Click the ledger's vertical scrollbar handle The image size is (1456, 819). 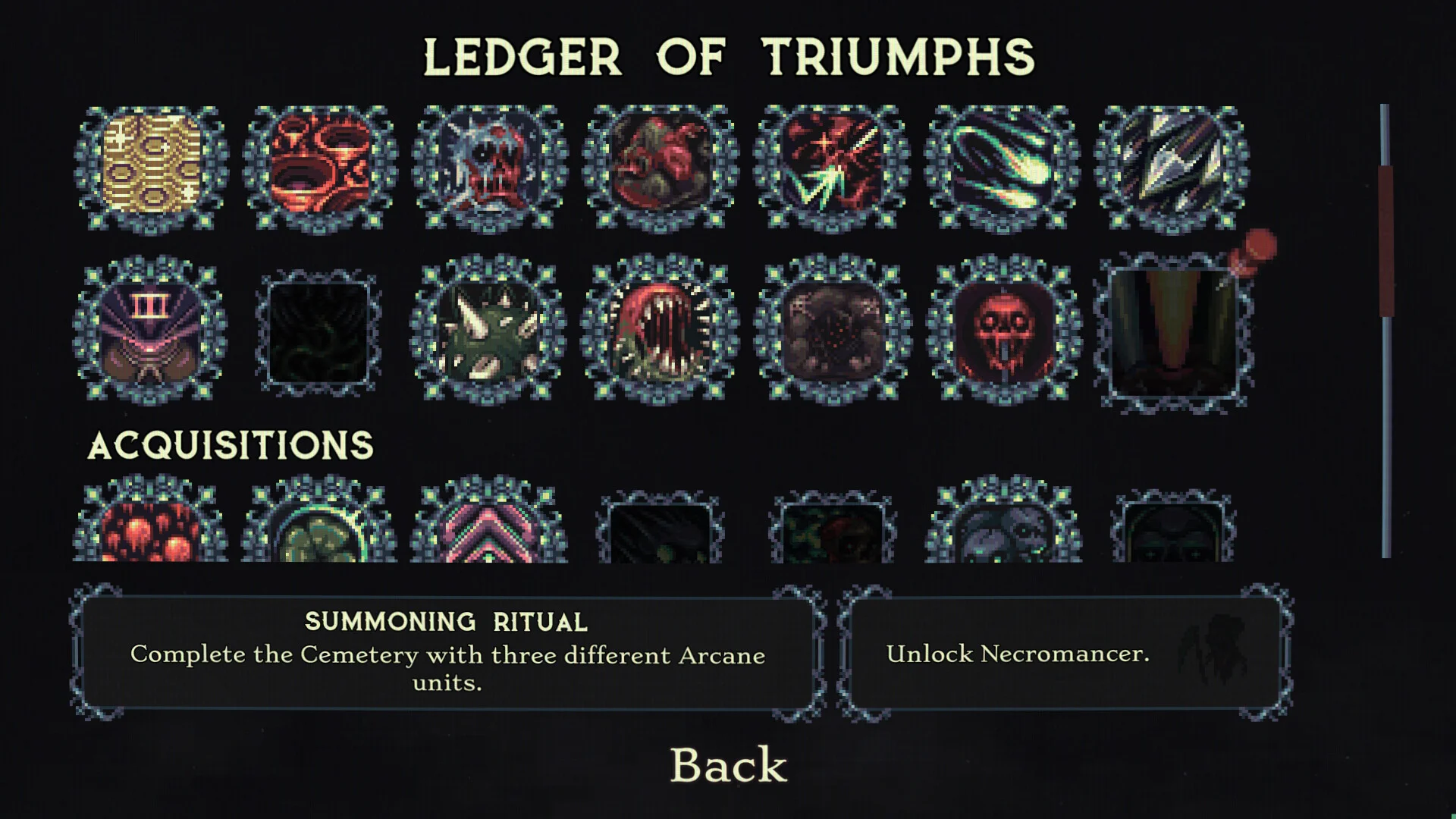point(1385,241)
